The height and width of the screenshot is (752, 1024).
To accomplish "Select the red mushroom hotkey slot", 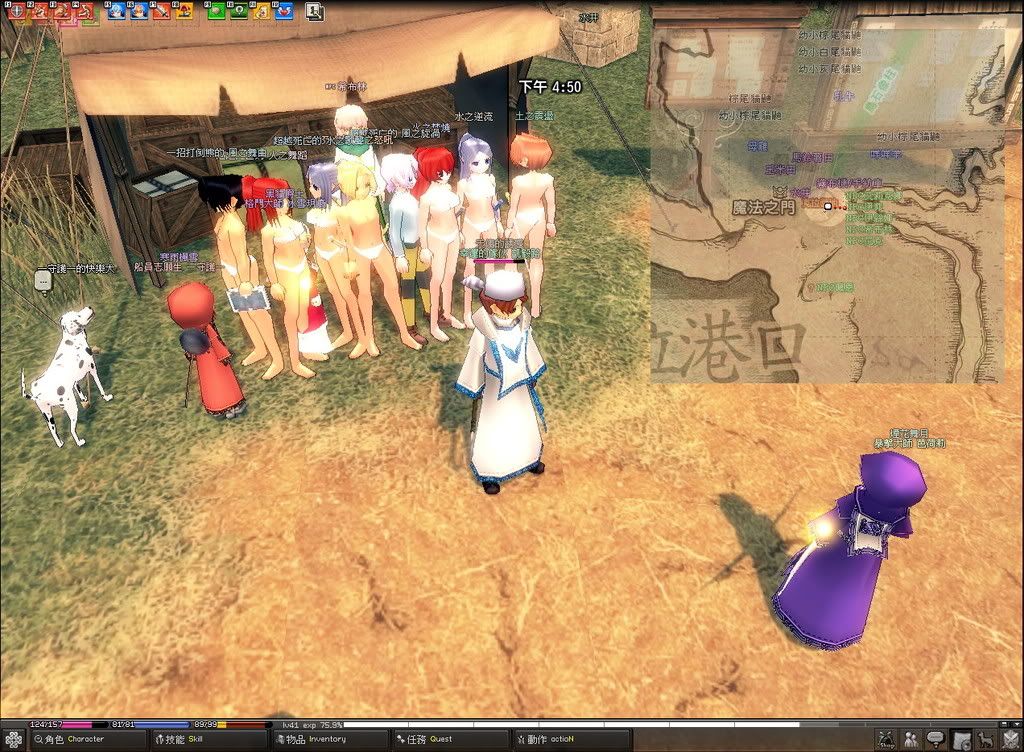I will 185,12.
